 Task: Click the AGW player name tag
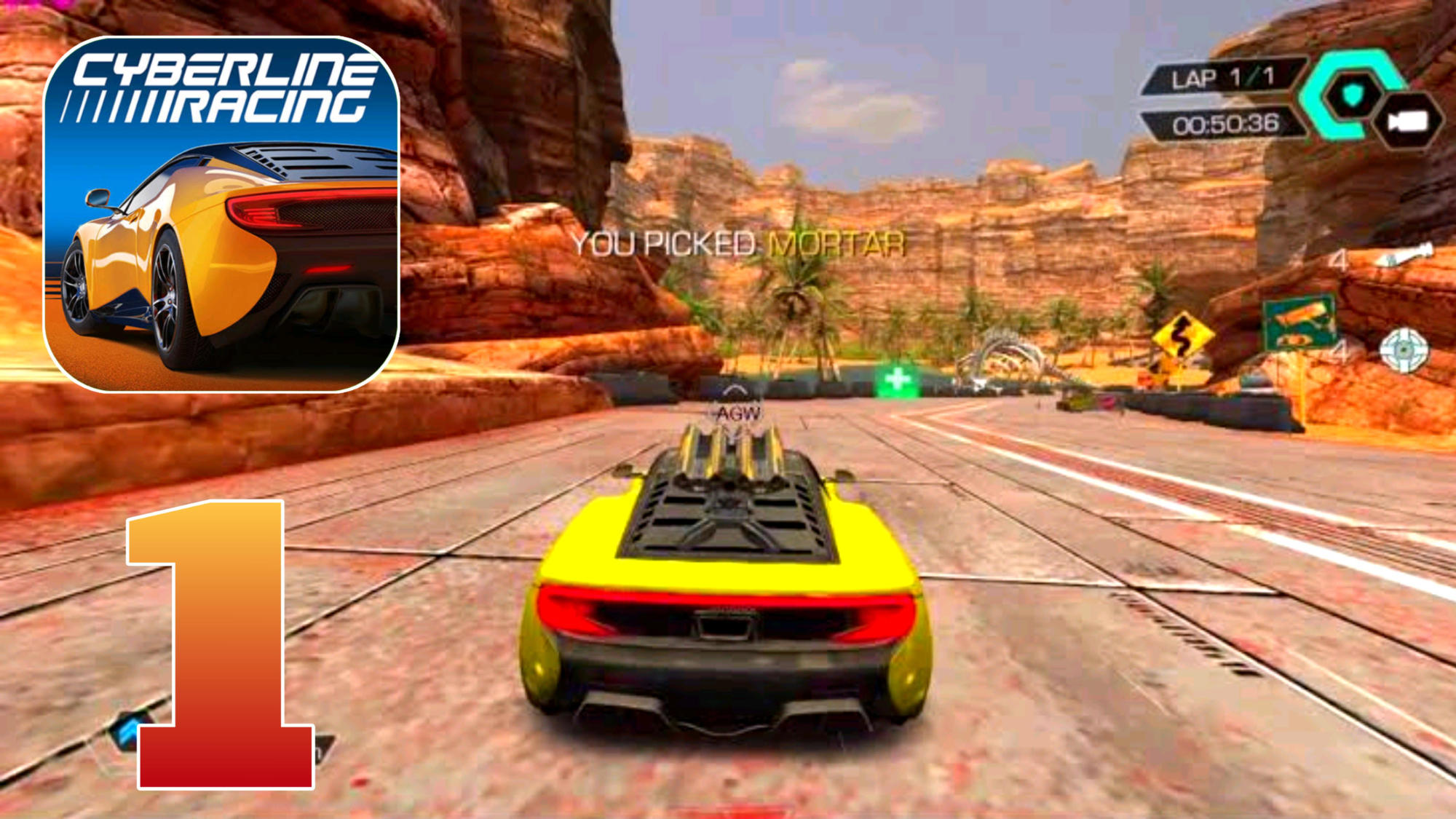click(739, 411)
